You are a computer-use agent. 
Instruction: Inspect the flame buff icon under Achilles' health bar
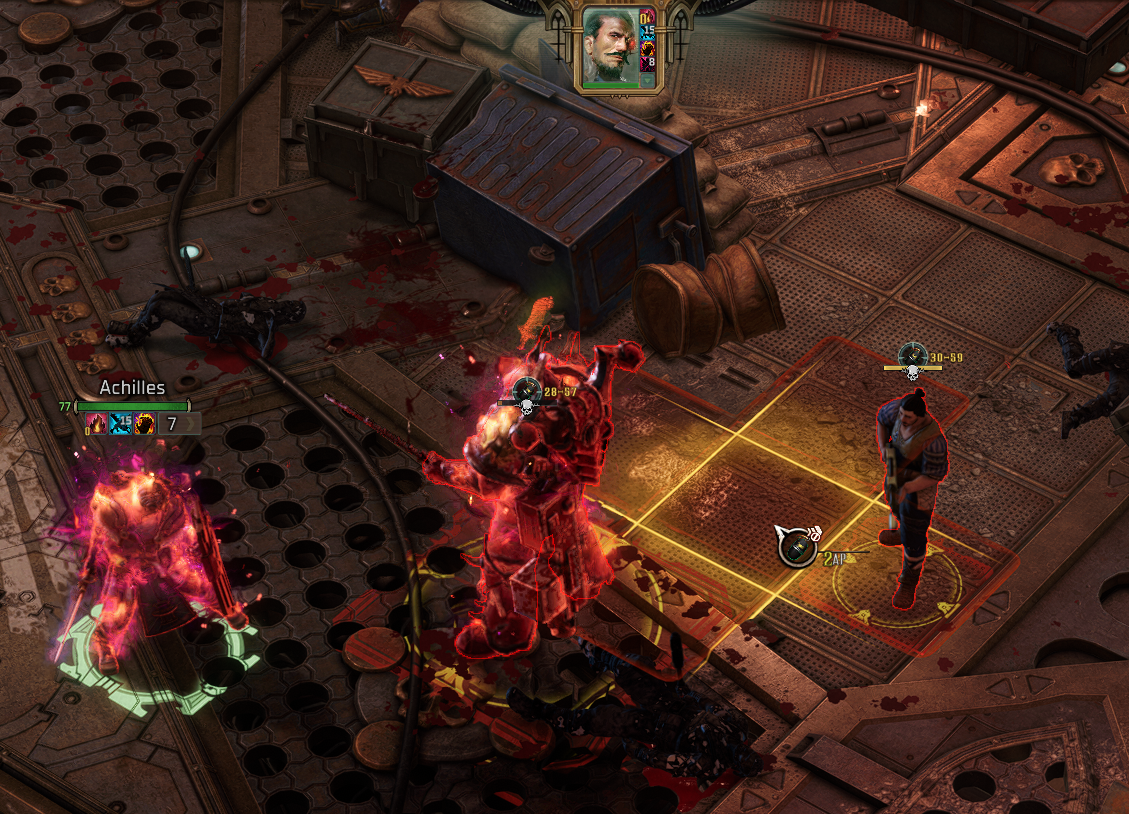97,424
